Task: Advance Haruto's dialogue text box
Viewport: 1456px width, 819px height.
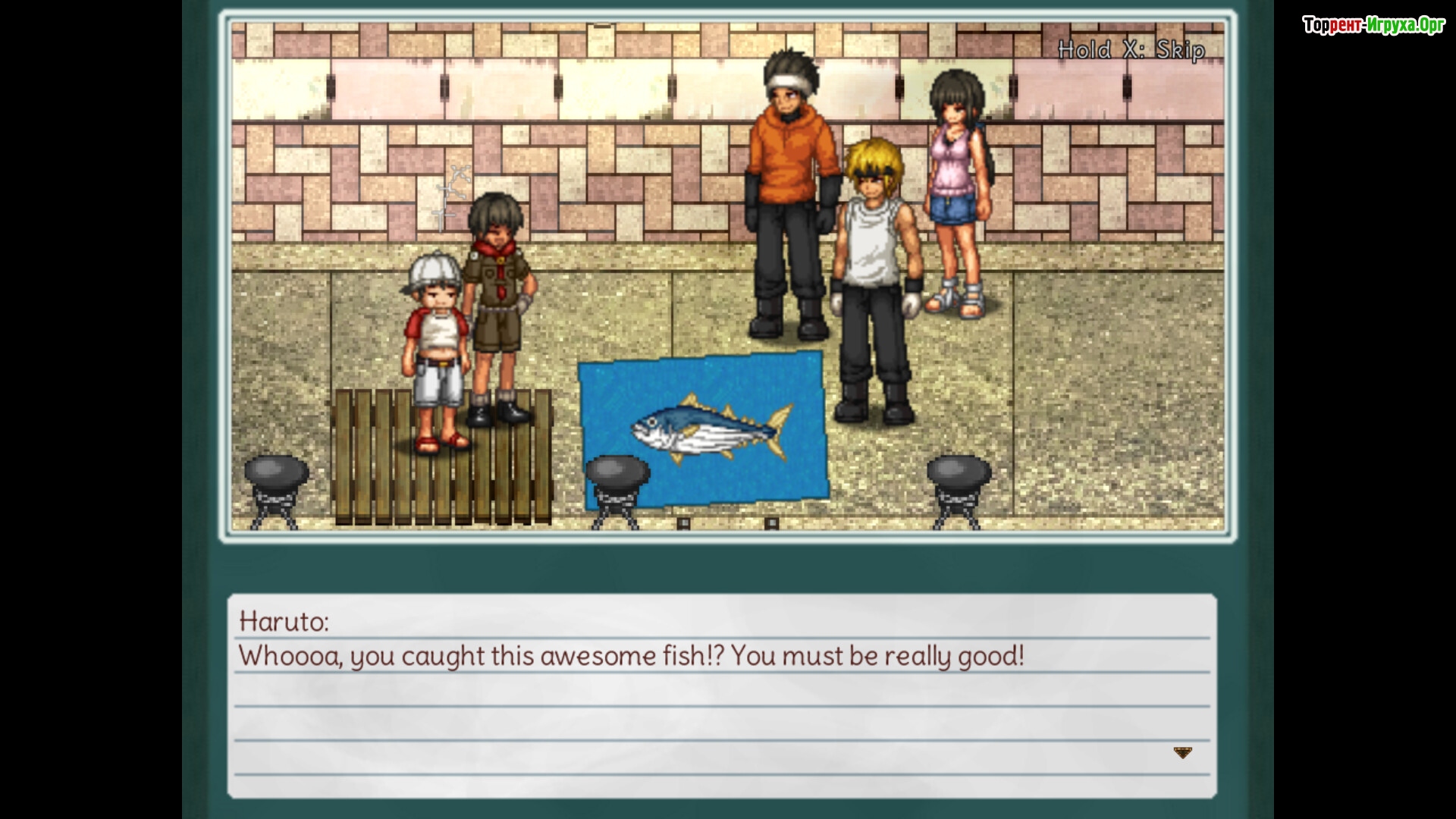Action: tap(721, 695)
